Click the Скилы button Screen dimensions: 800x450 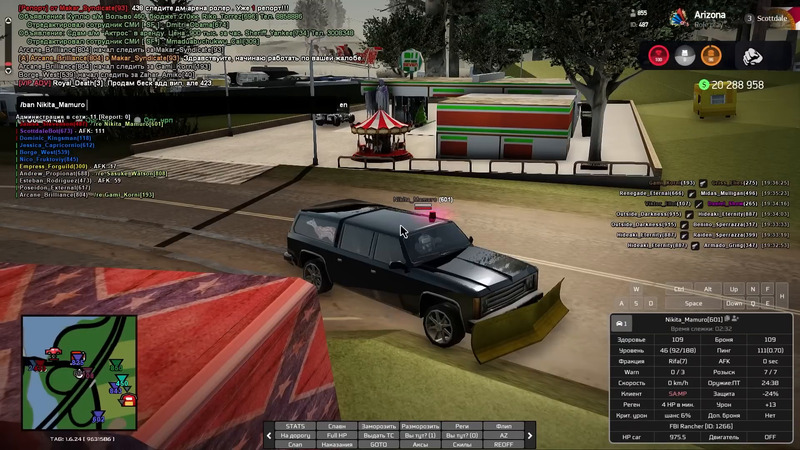(x=461, y=444)
